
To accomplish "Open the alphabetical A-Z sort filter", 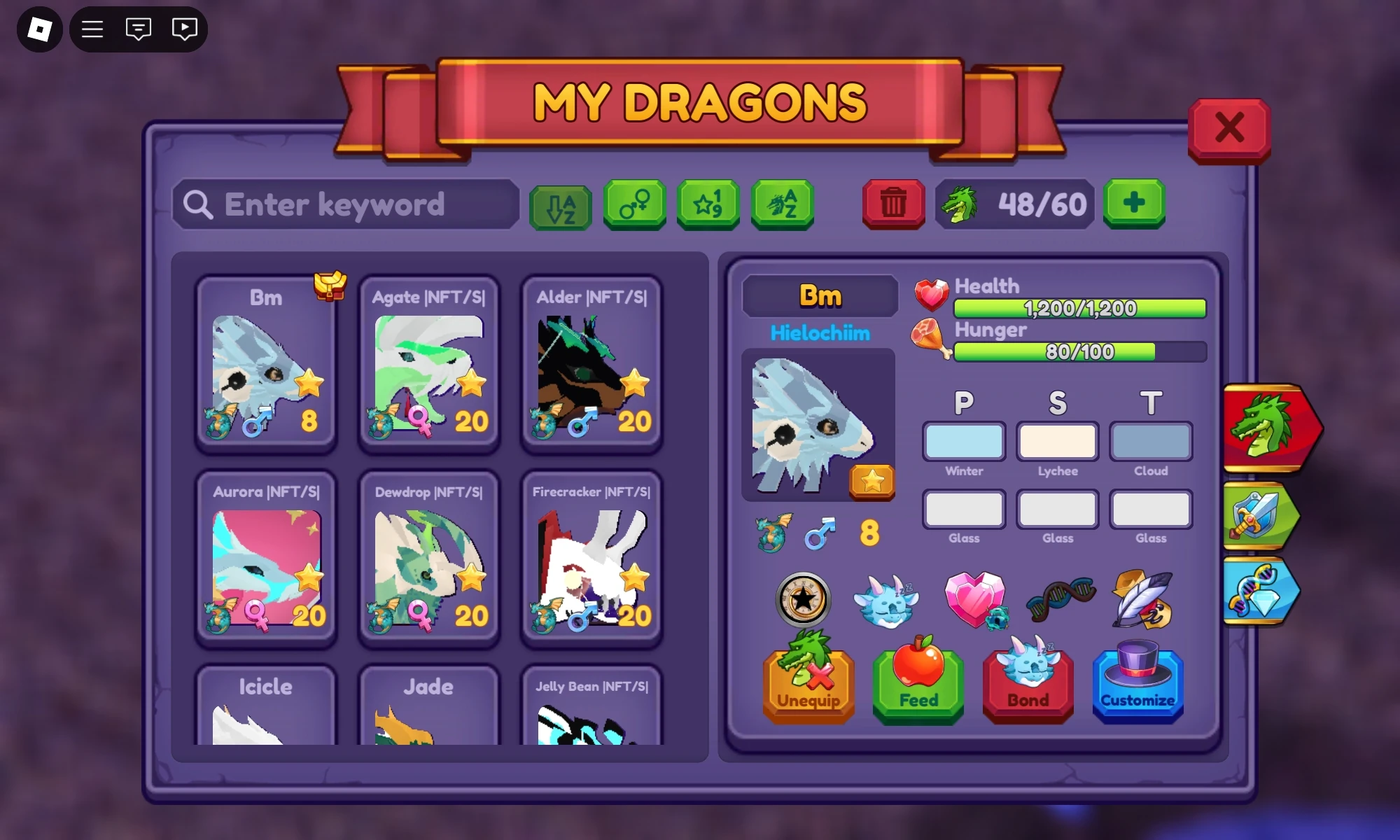I will coord(559,205).
